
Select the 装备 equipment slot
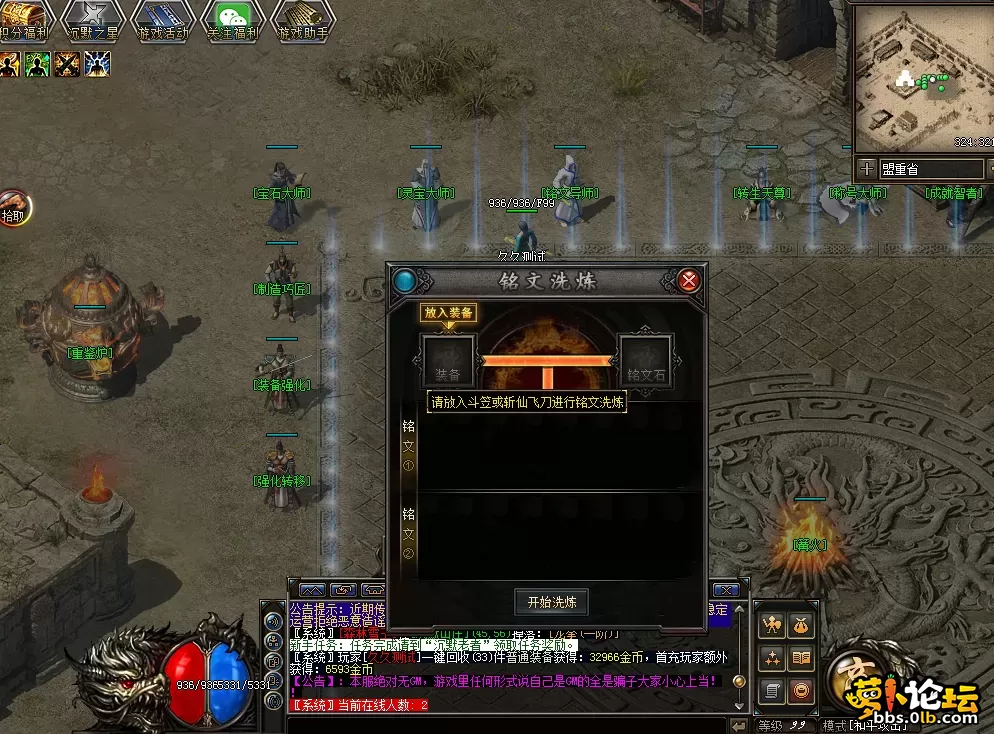click(448, 361)
